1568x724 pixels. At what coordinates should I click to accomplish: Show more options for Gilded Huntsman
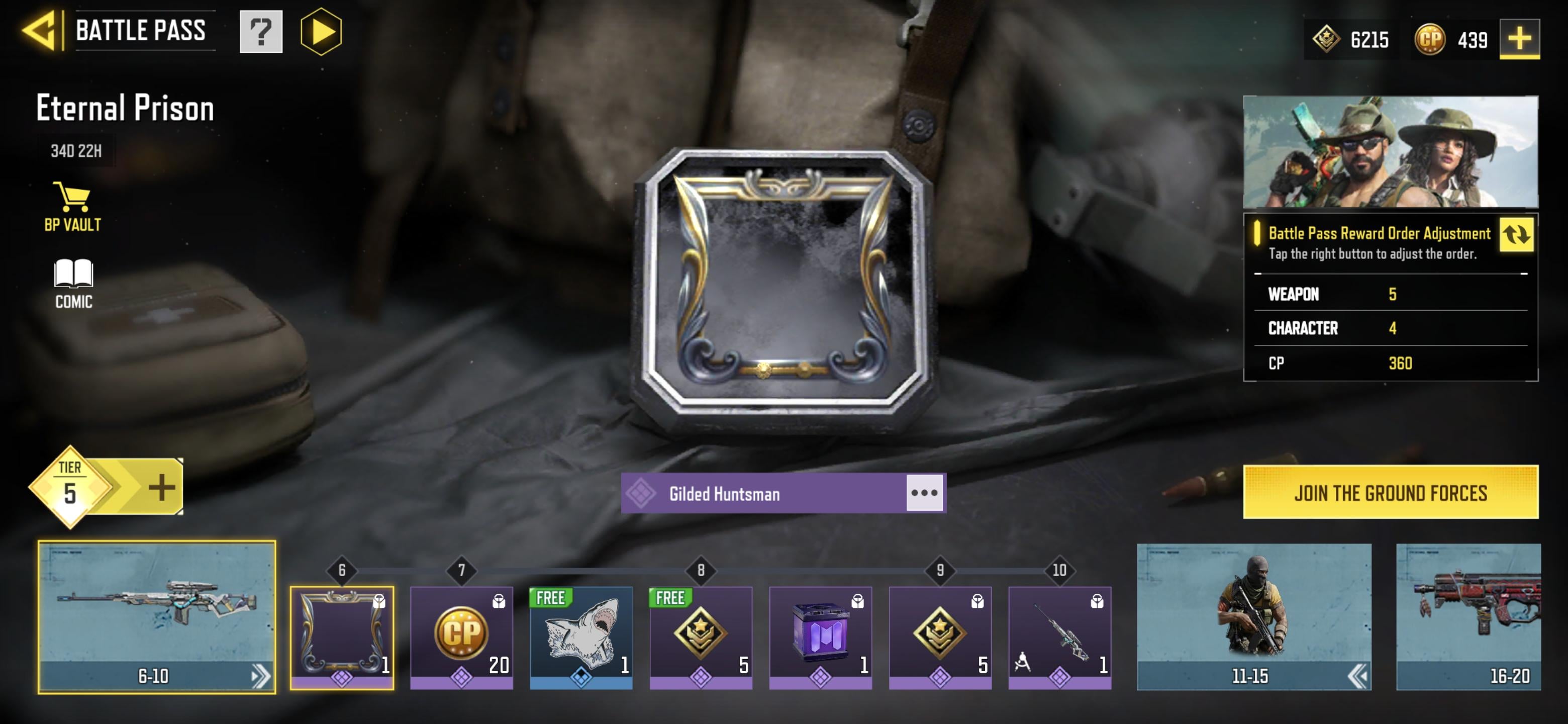click(x=924, y=493)
